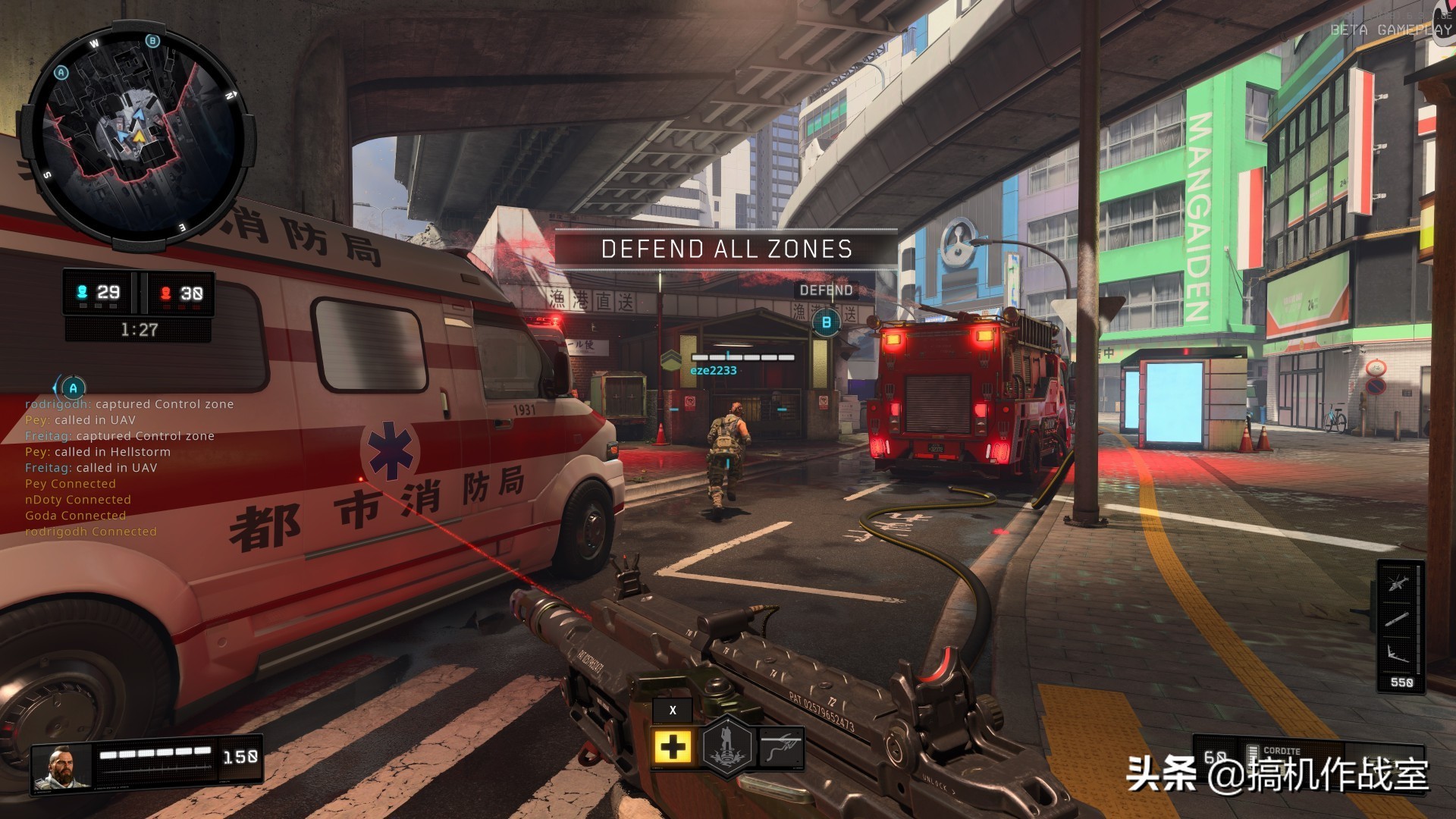
Task: Use the yellow health stim icon
Action: [672, 748]
